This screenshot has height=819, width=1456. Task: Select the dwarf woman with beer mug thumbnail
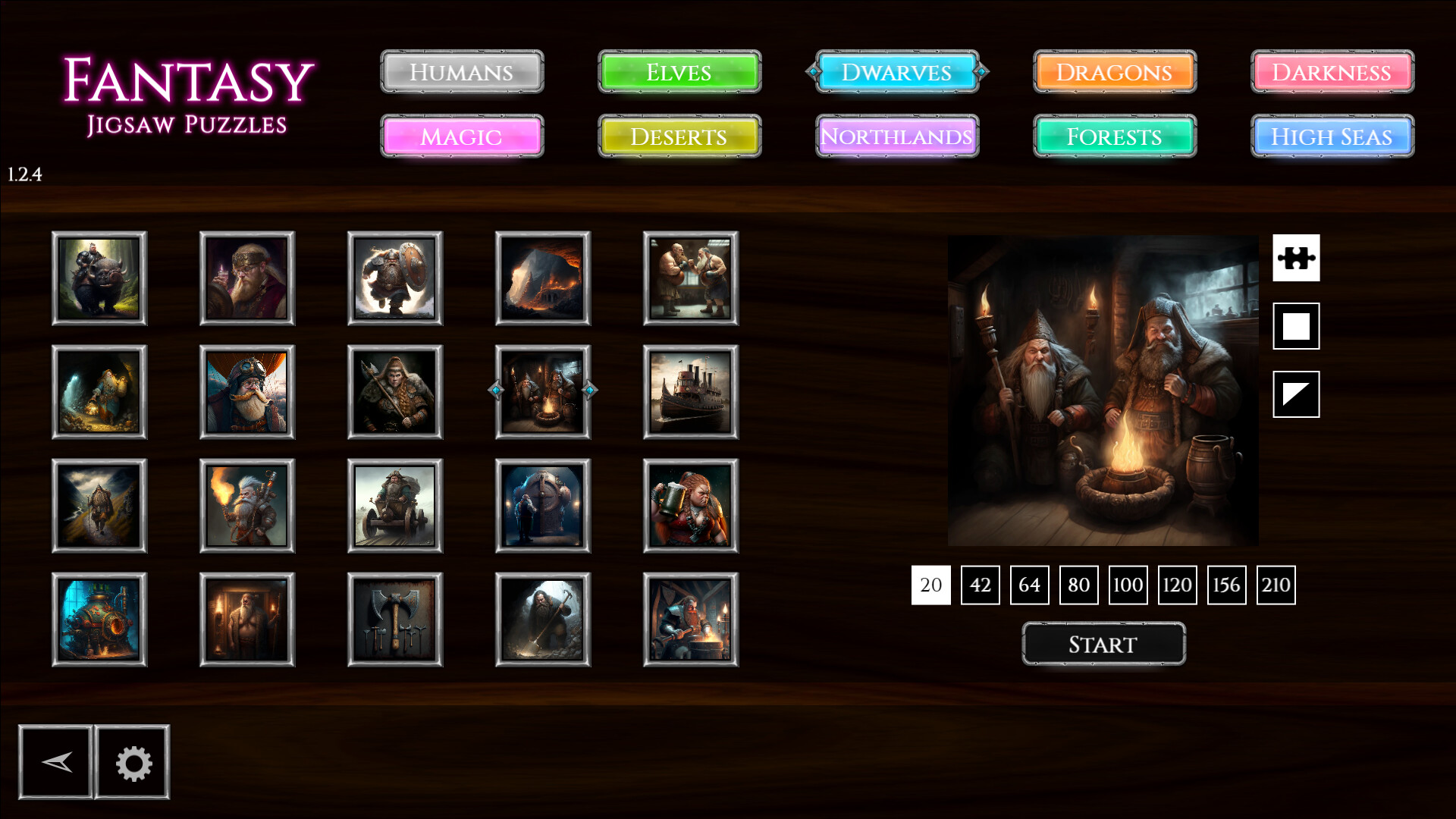(x=691, y=505)
